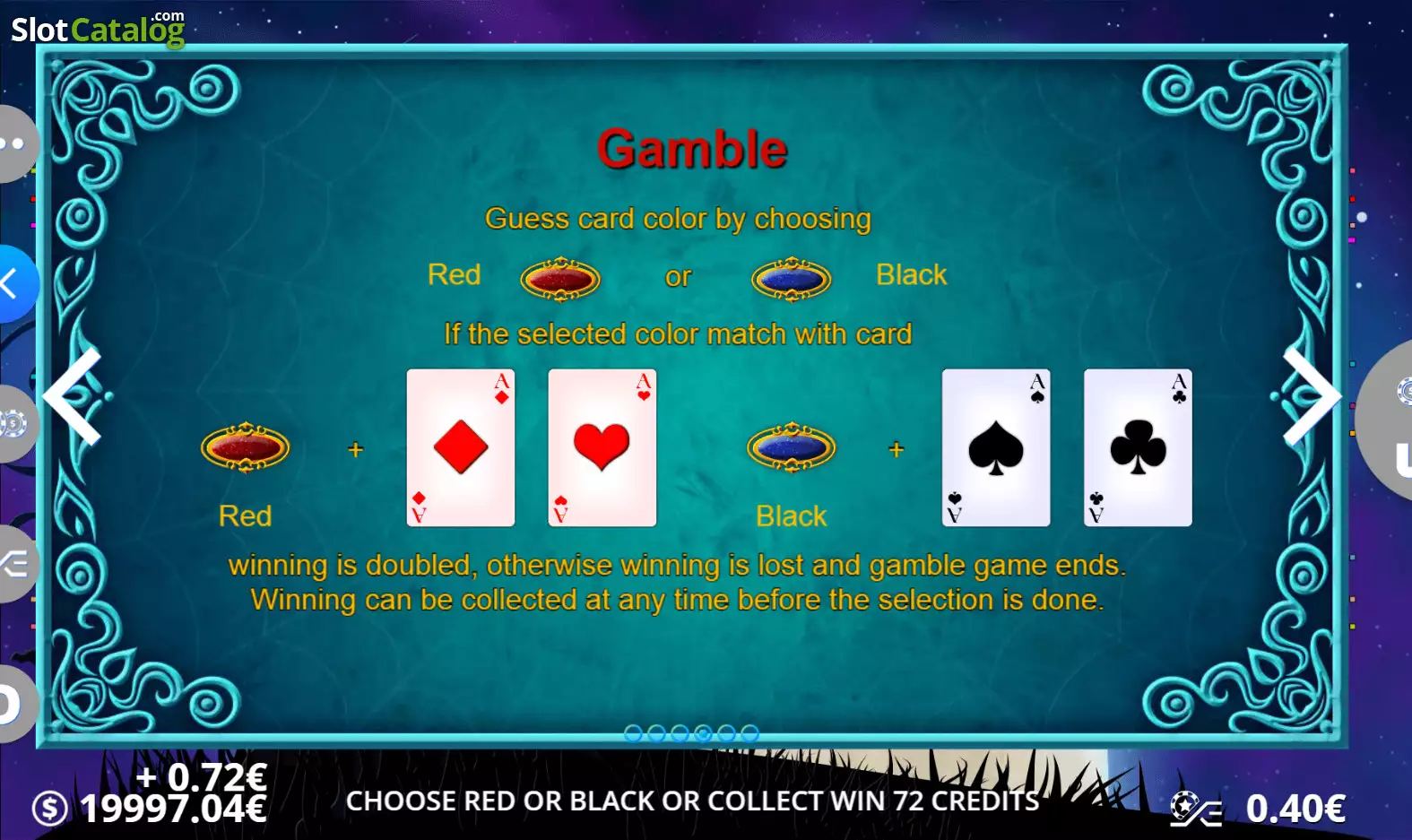The image size is (1412, 840).
Task: Choose the red oval to guess Red
Action: pos(560,278)
